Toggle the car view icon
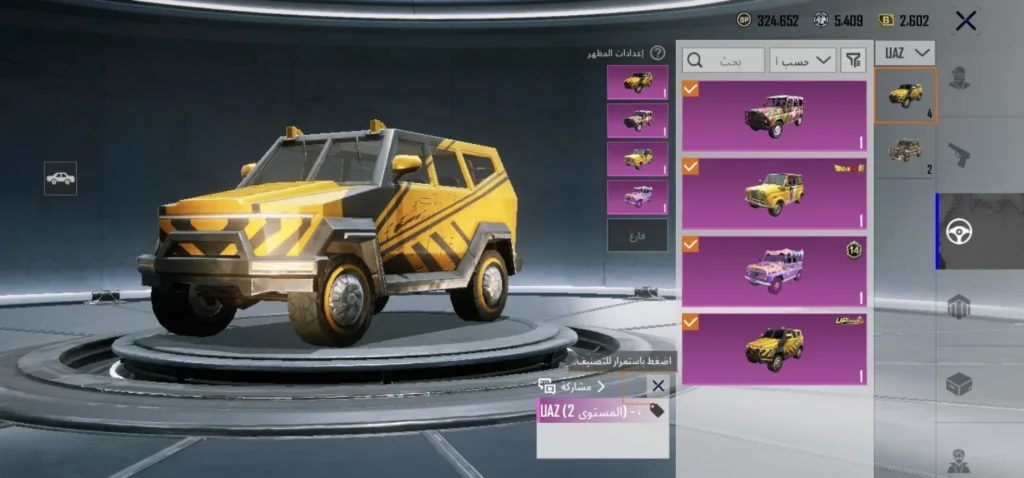Screen dimensions: 1024x478 pos(60,178)
